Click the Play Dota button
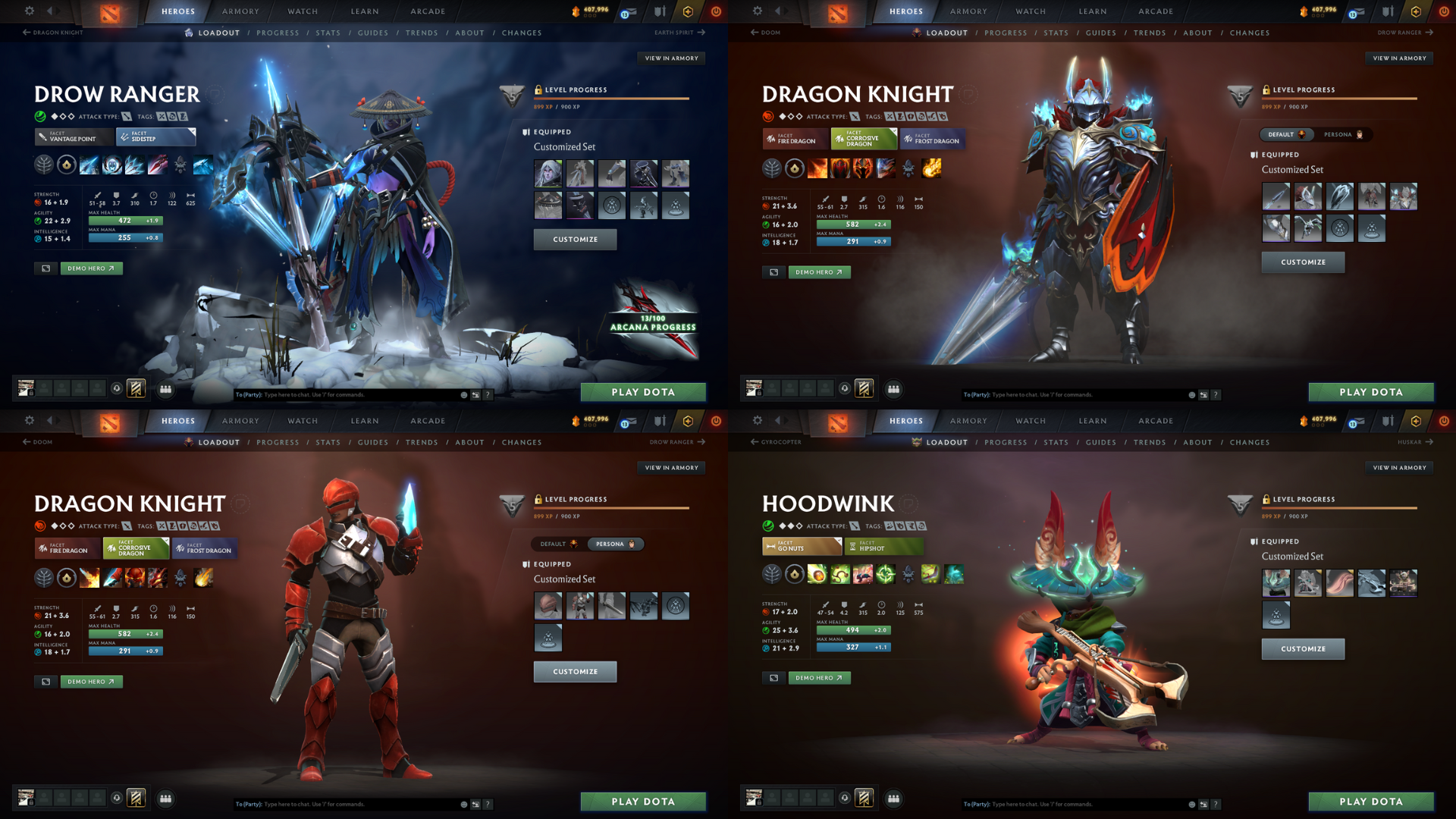The width and height of the screenshot is (1456, 819). (643, 392)
